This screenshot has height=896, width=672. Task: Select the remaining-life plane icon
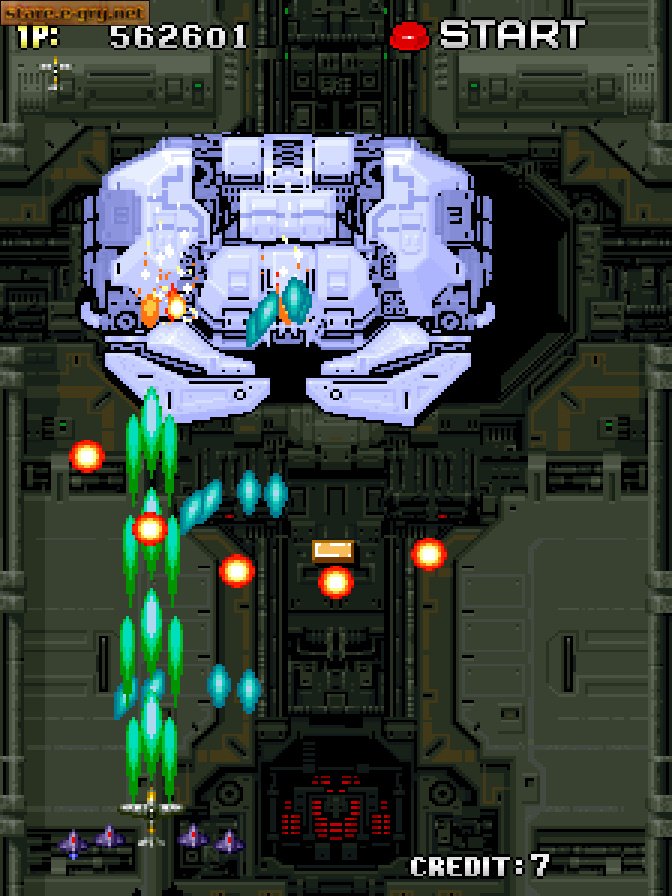pos(56,71)
